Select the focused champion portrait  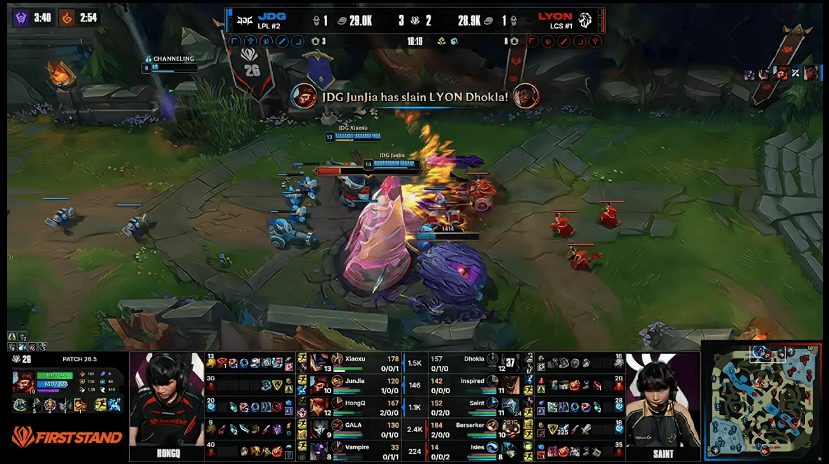(24, 383)
